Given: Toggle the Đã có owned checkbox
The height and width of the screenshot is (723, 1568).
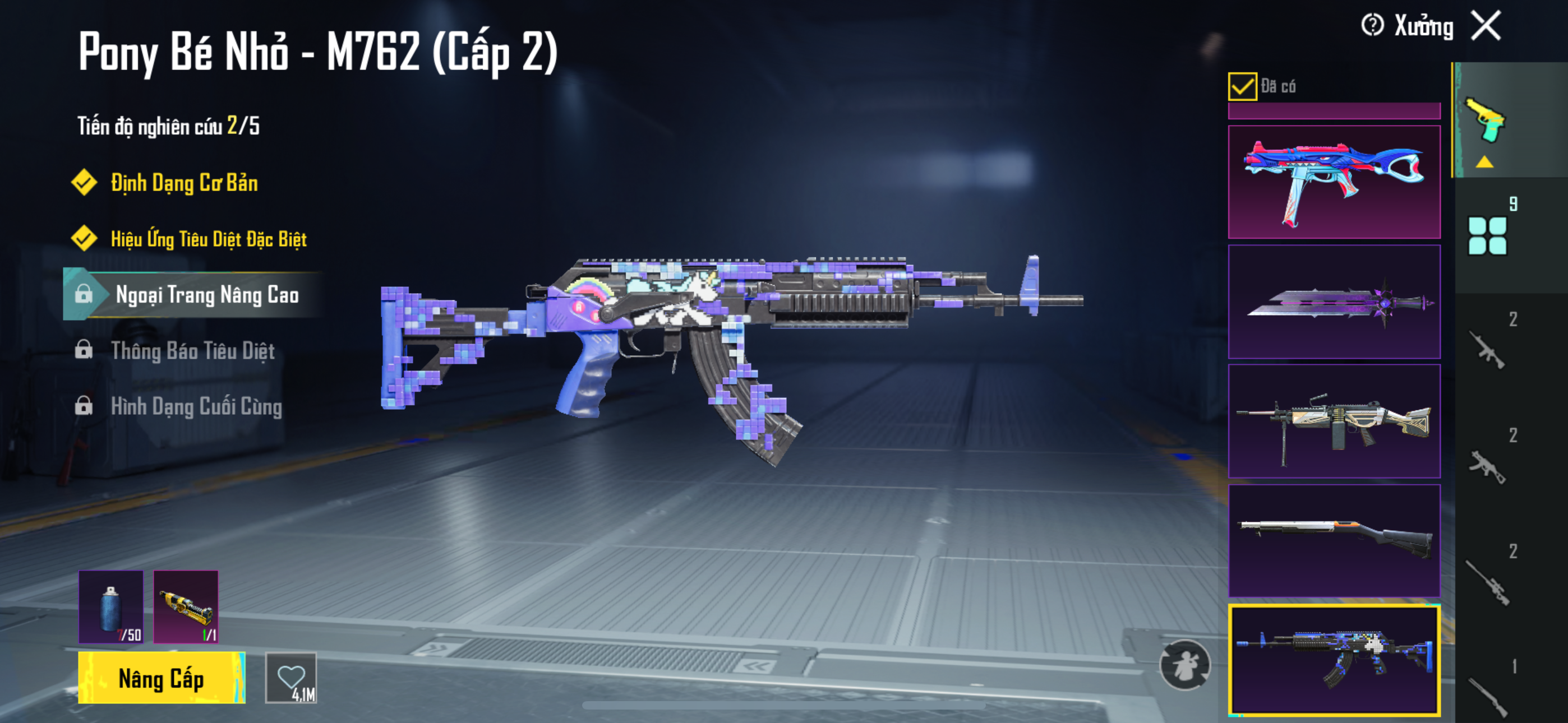Looking at the screenshot, I should [1242, 86].
